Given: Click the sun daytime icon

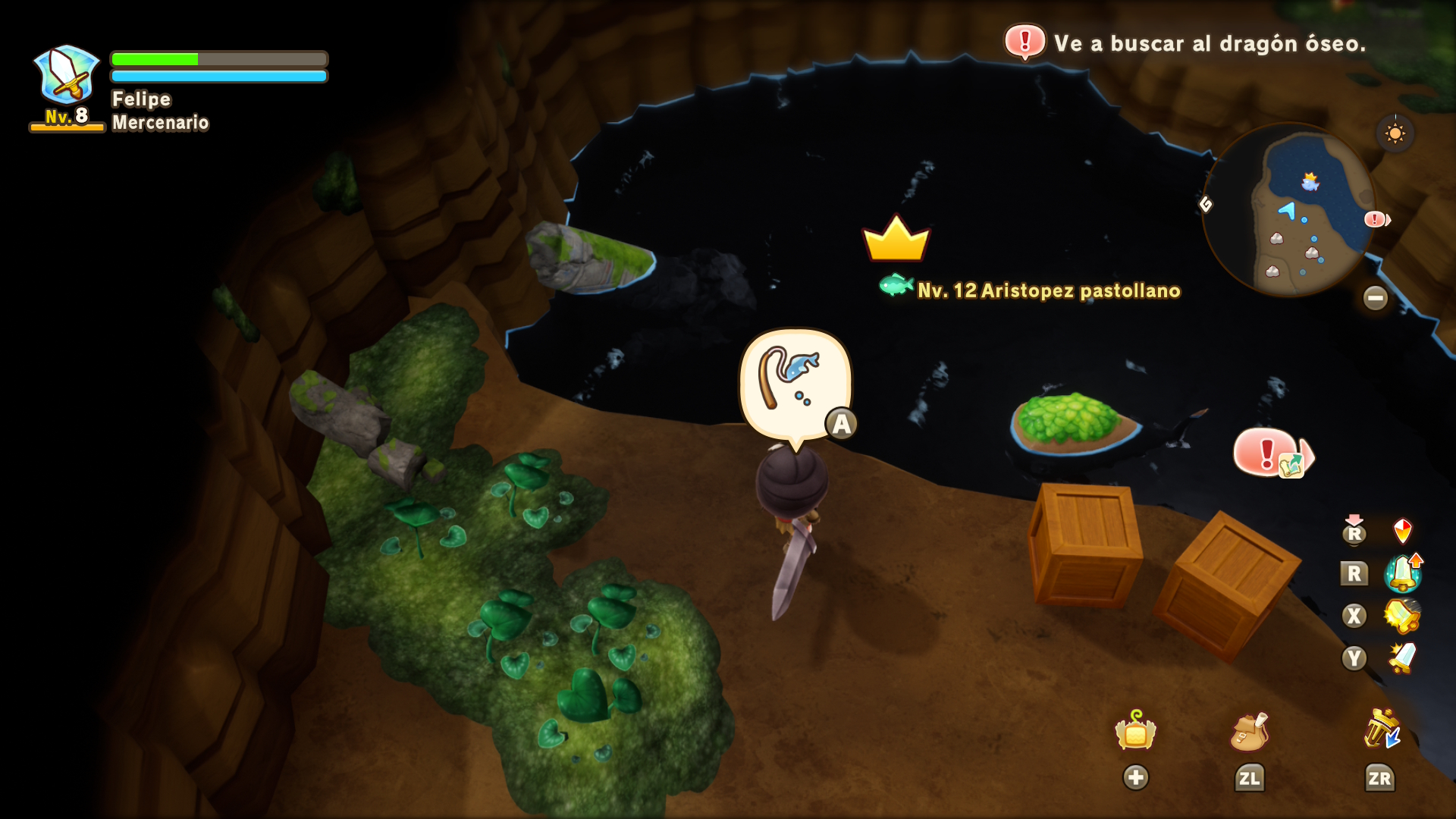Looking at the screenshot, I should pos(1395,133).
